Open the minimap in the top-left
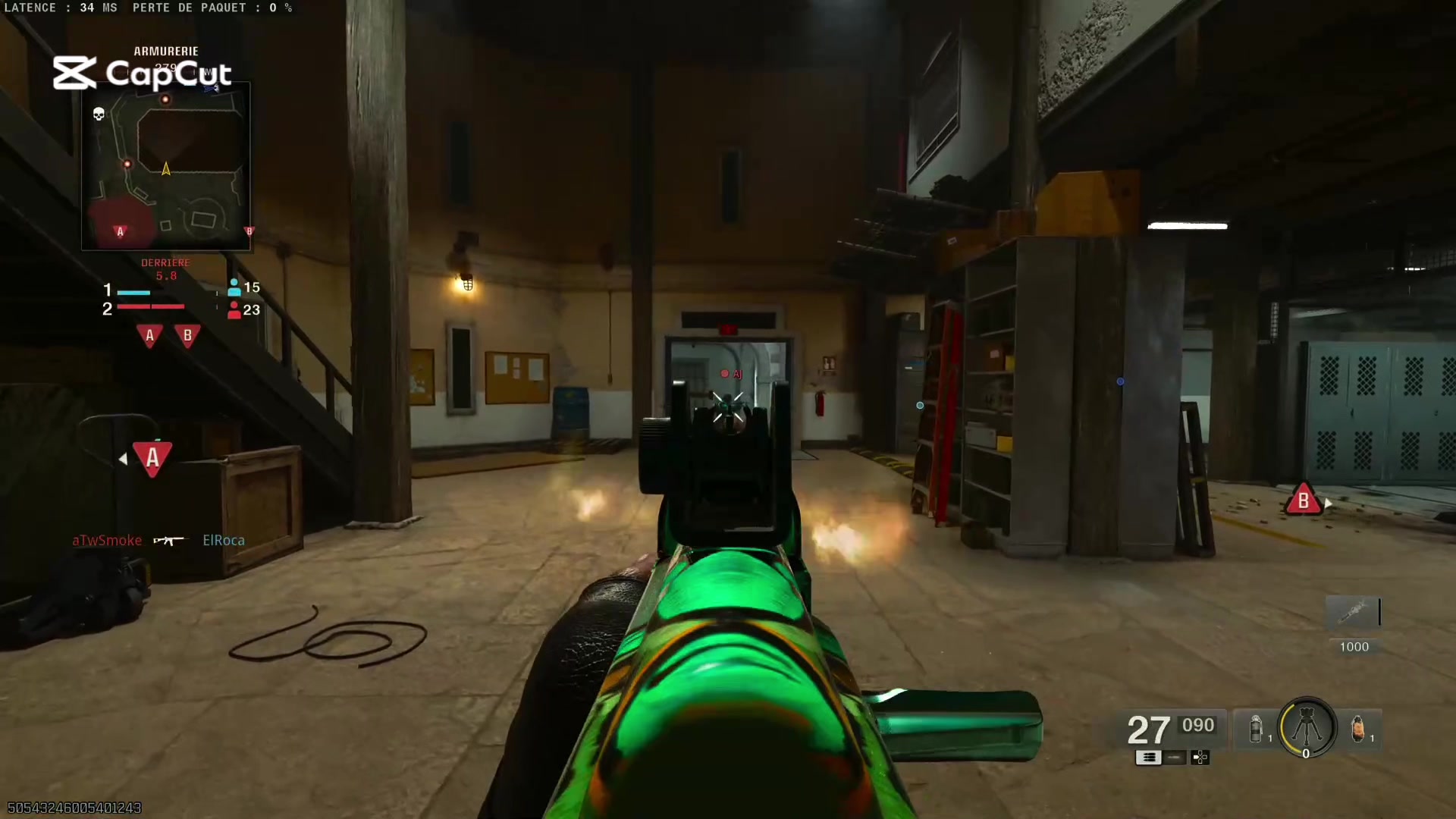 [x=166, y=166]
